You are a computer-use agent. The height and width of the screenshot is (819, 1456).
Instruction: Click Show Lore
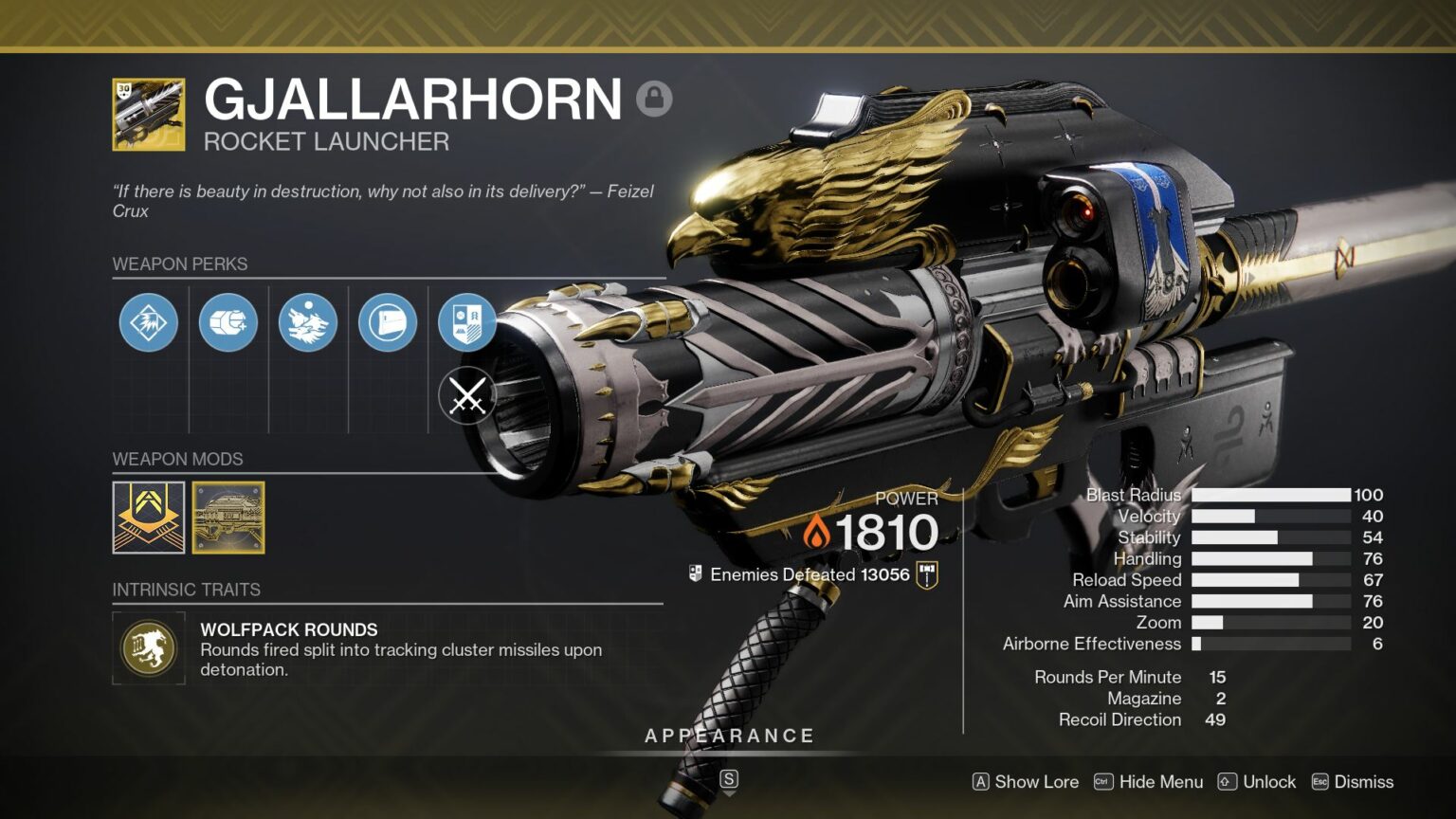click(1035, 782)
